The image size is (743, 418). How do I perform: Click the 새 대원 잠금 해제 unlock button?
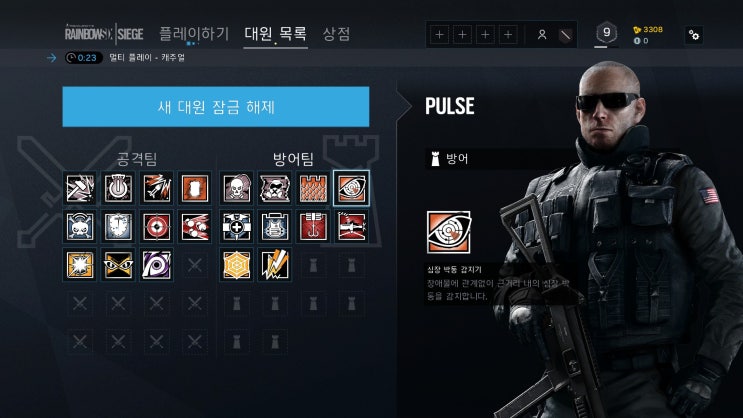coord(215,107)
